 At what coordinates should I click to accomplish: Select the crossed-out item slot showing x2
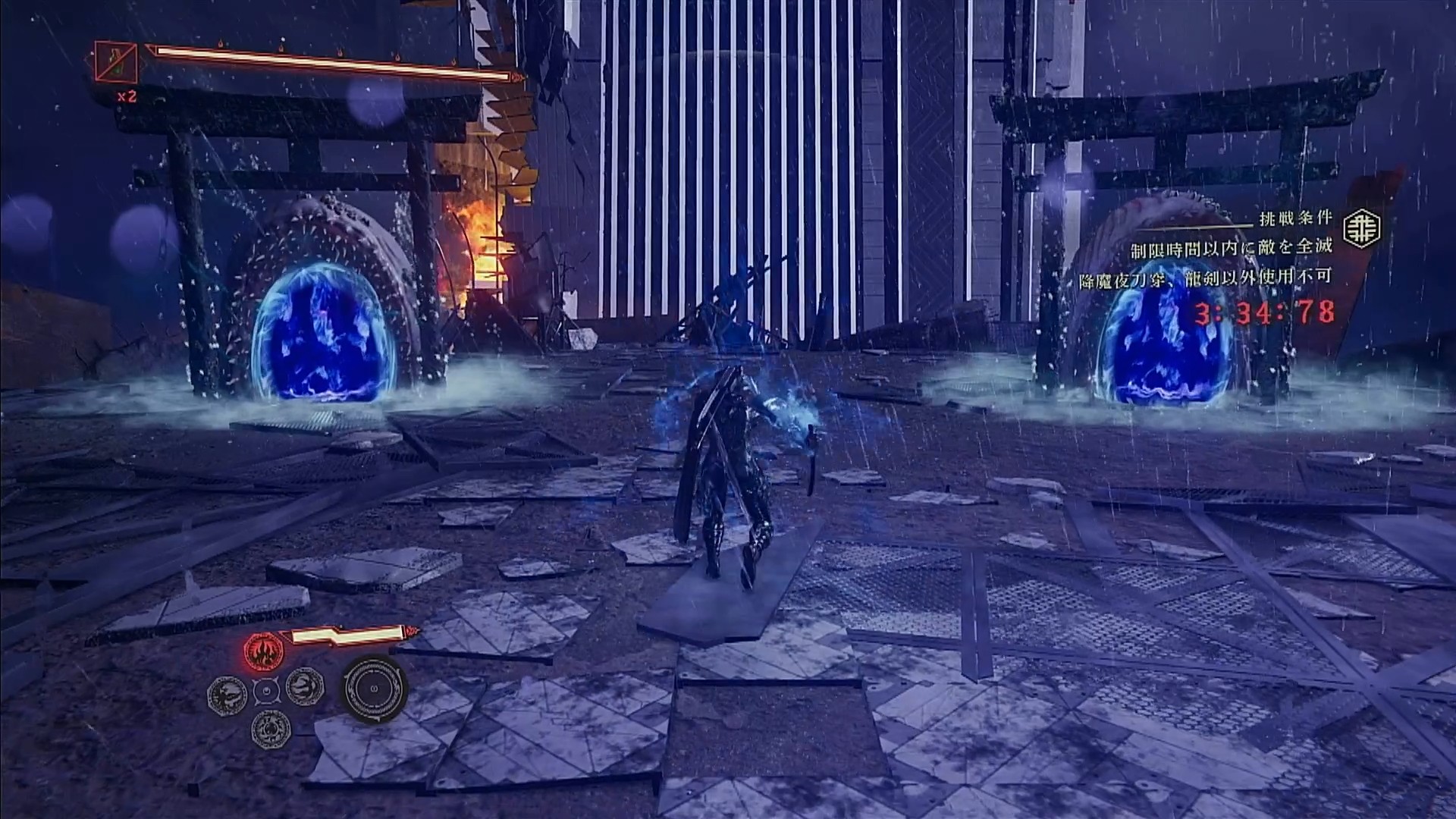[x=116, y=61]
